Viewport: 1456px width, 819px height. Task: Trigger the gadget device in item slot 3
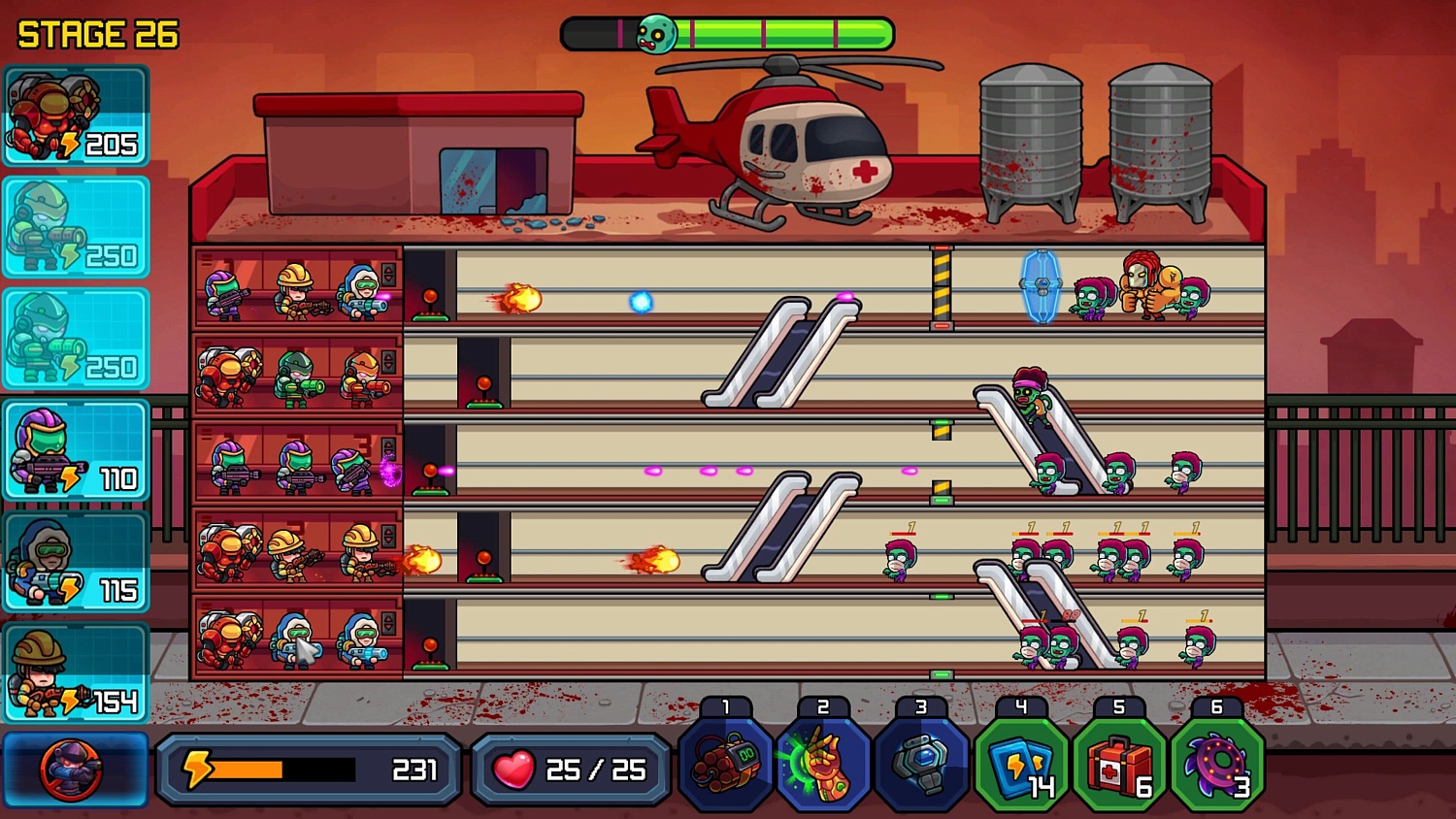[x=920, y=765]
